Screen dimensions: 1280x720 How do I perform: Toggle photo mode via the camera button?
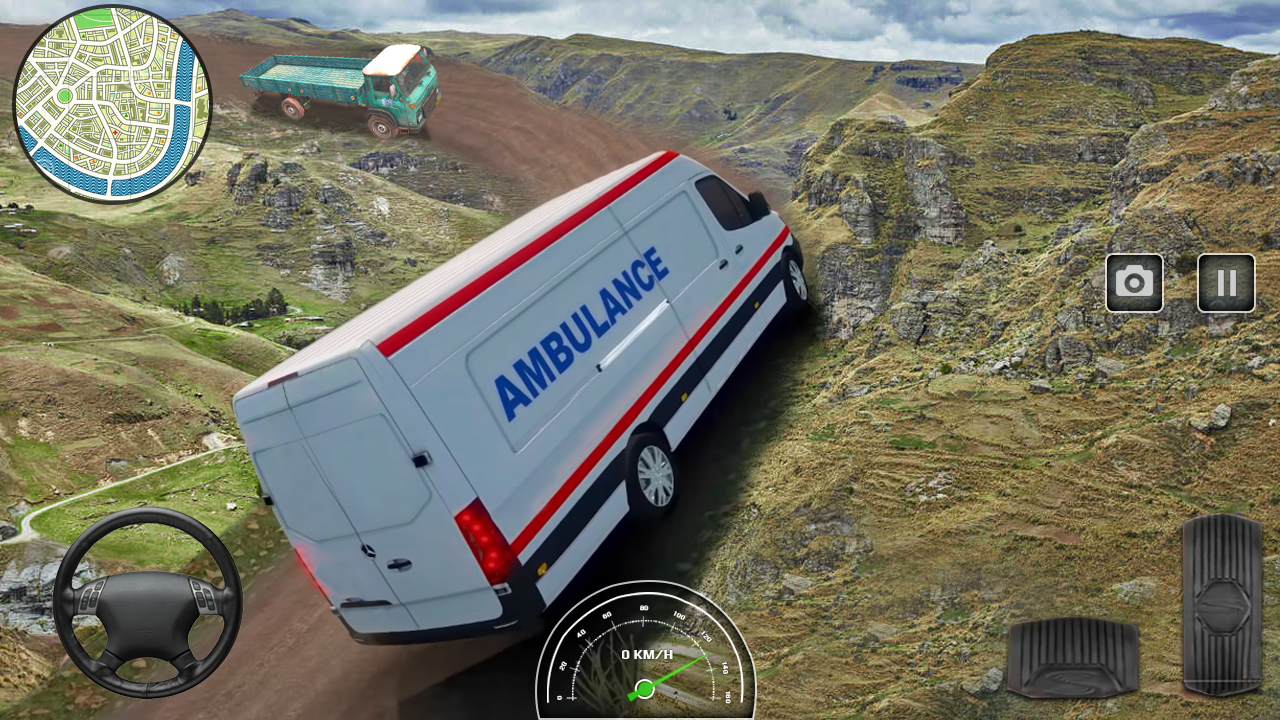1135,283
